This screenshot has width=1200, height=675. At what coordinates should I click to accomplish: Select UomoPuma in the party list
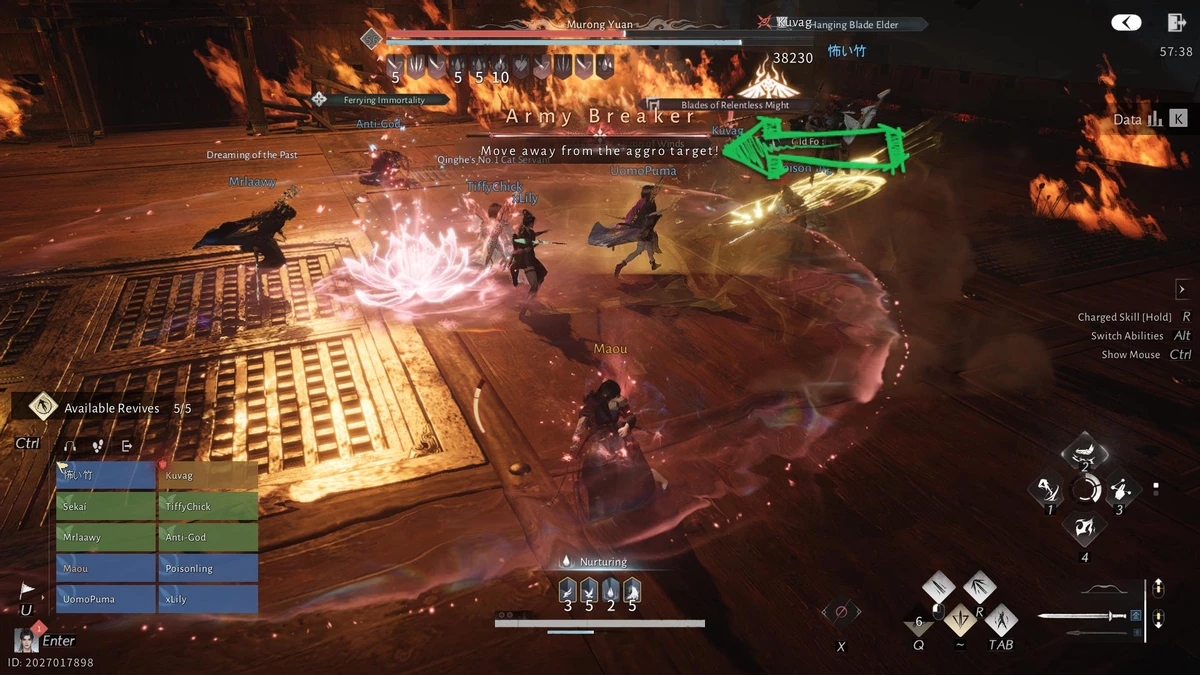coord(106,600)
